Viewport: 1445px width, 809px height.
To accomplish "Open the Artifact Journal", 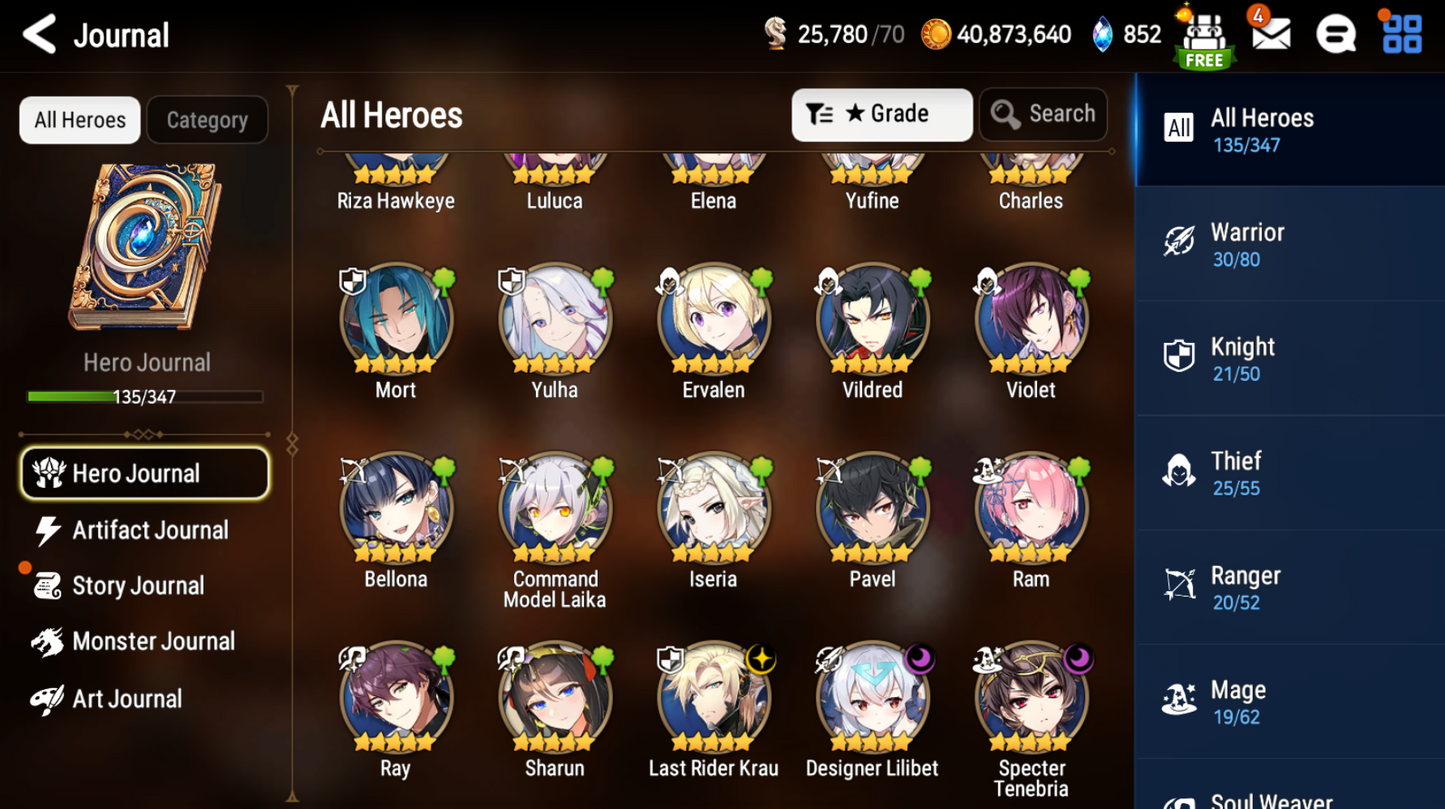I will (149, 530).
